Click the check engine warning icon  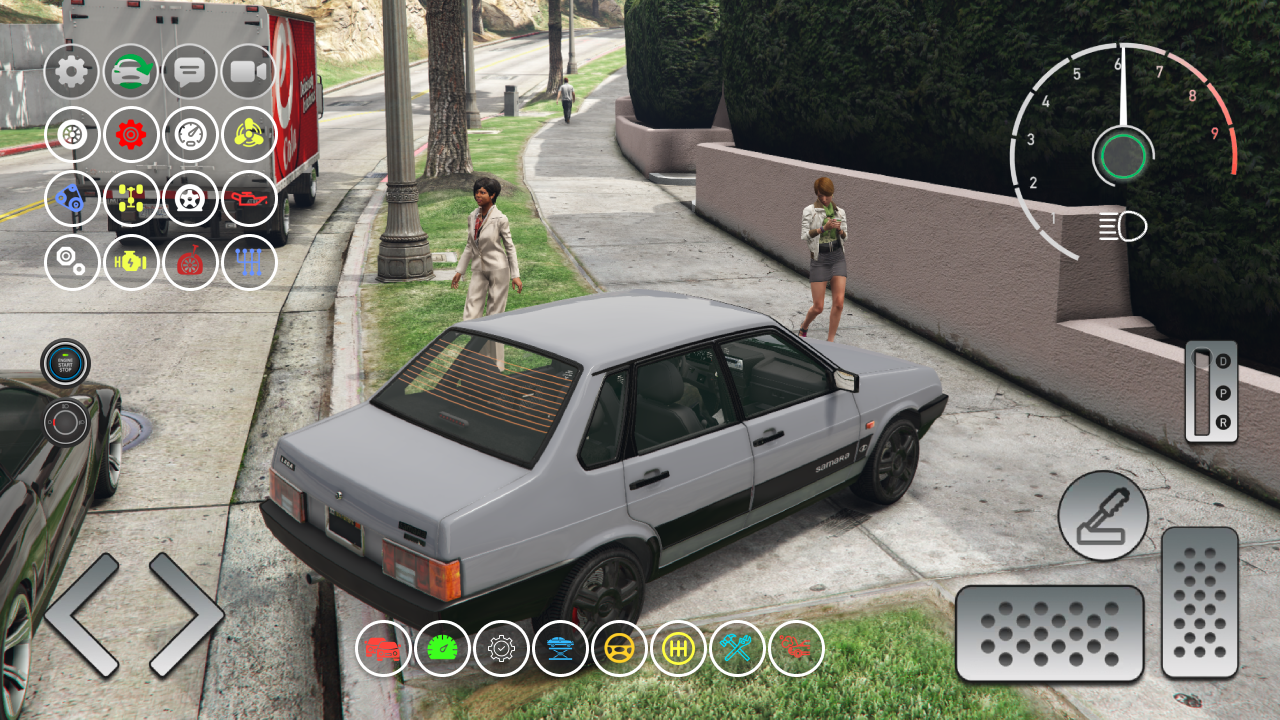tap(132, 263)
